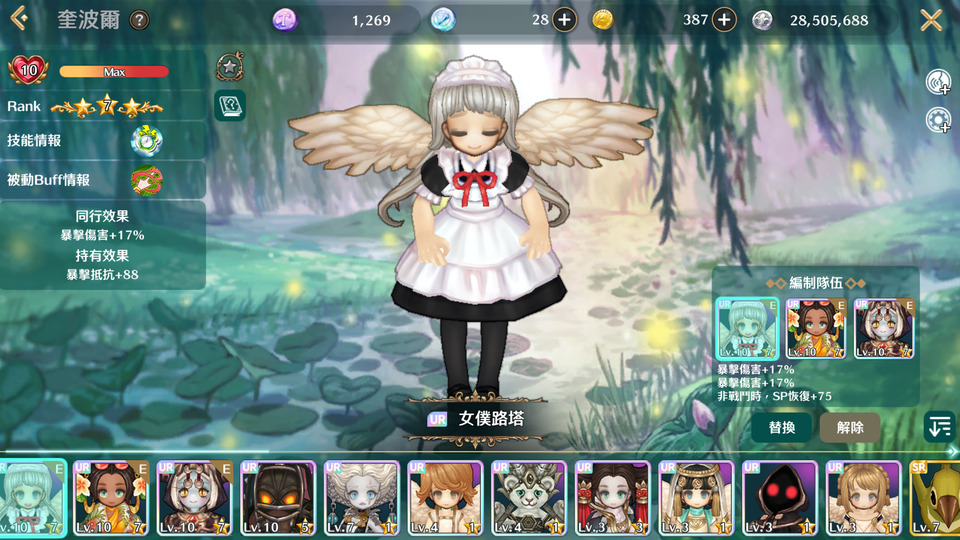Open the sort order button

939,427
